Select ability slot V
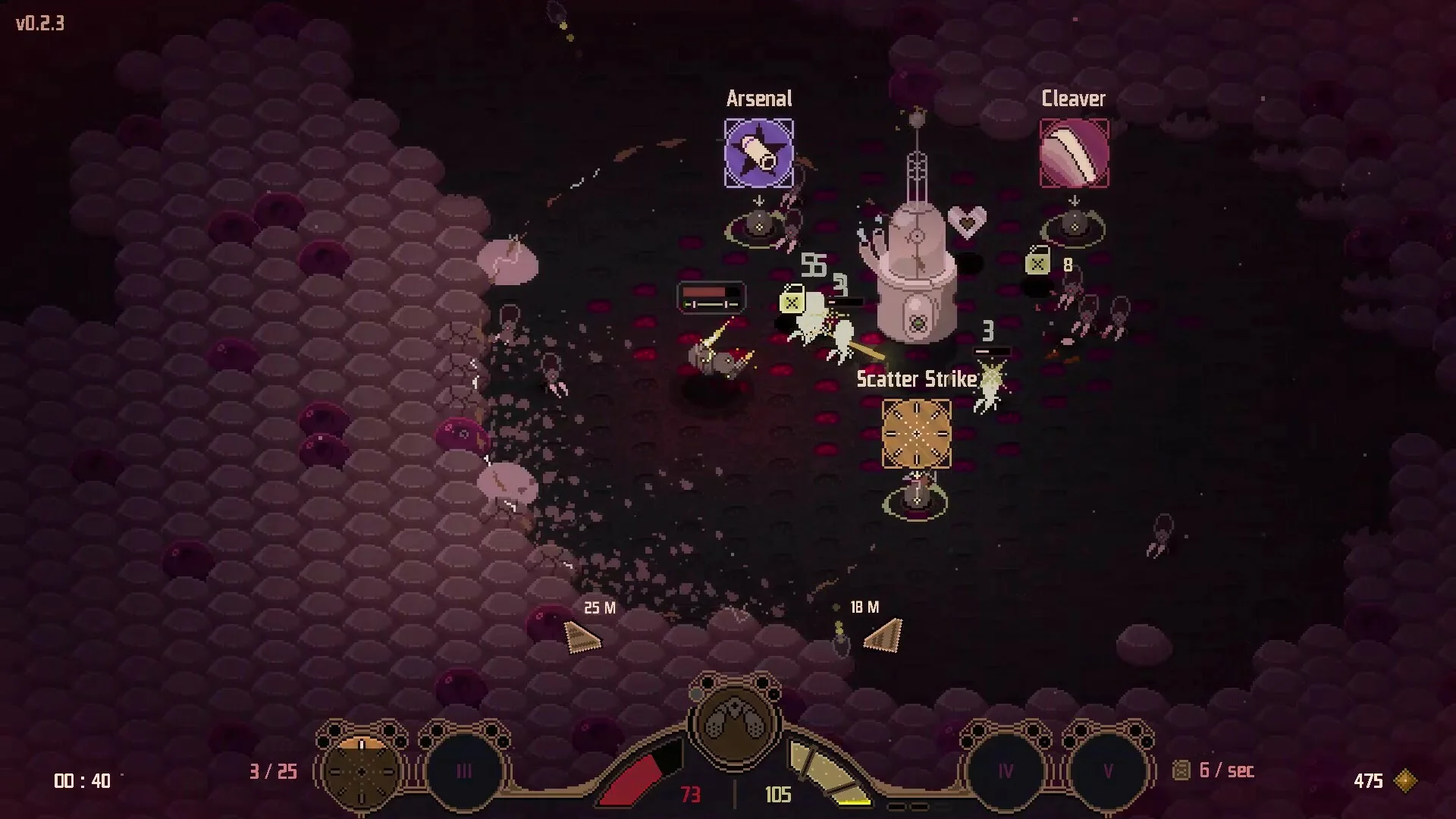This screenshot has height=819, width=1456. tap(1108, 771)
